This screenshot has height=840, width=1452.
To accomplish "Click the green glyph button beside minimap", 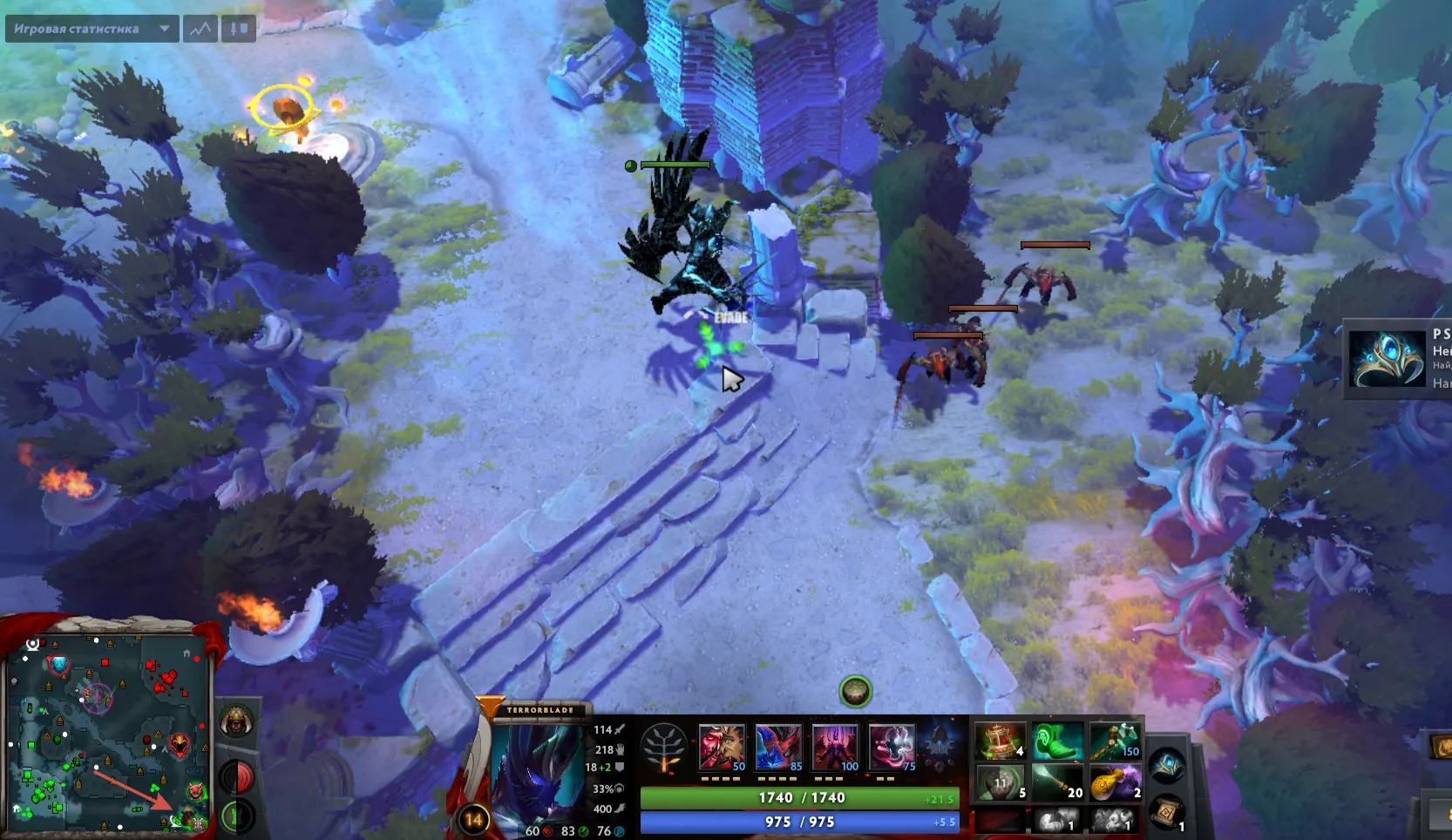I will click(236, 816).
